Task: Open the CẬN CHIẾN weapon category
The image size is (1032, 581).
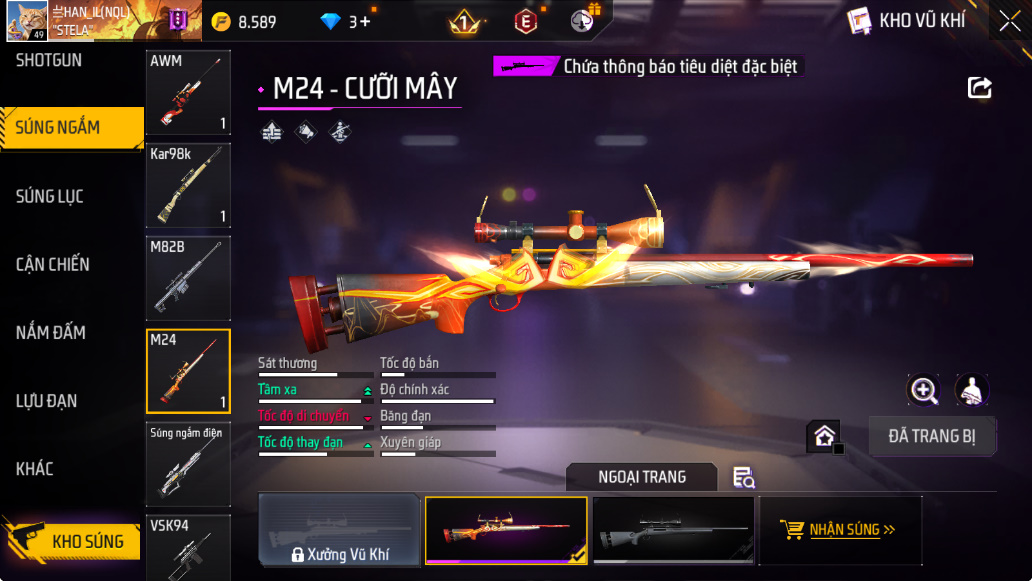Action: pyautogui.click(x=53, y=264)
